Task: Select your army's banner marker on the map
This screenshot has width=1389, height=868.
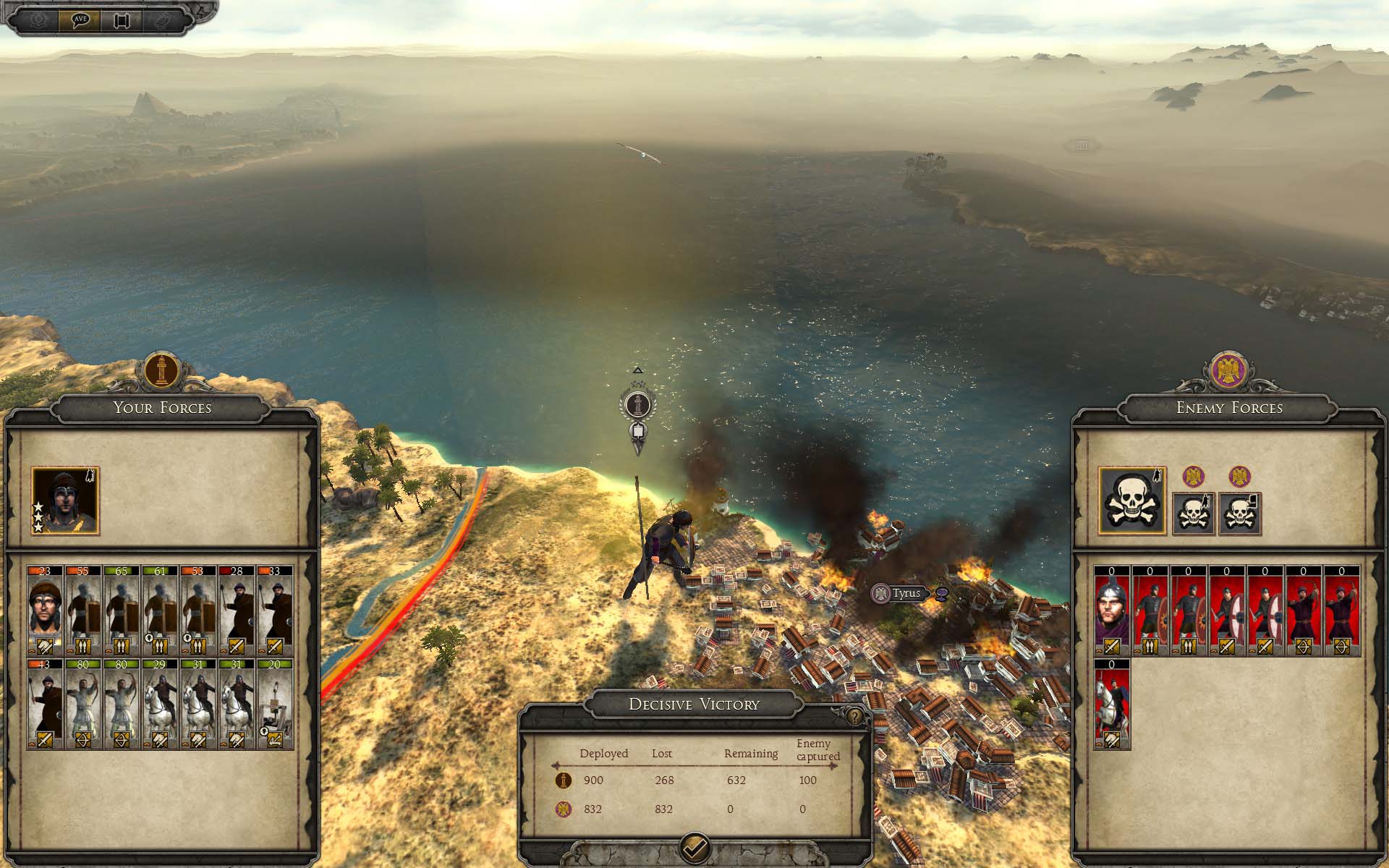Action: pos(638,407)
